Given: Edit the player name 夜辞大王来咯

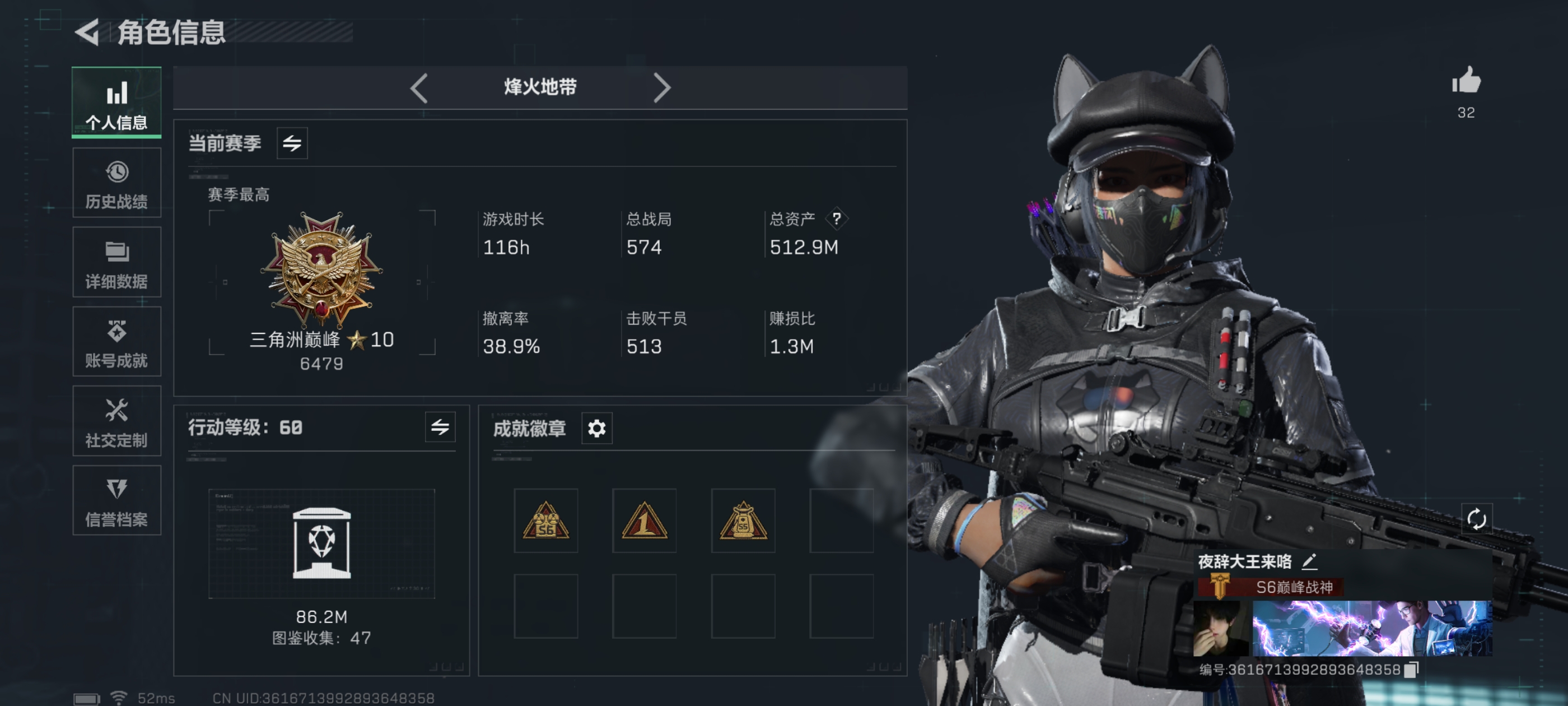Looking at the screenshot, I should tap(1309, 561).
